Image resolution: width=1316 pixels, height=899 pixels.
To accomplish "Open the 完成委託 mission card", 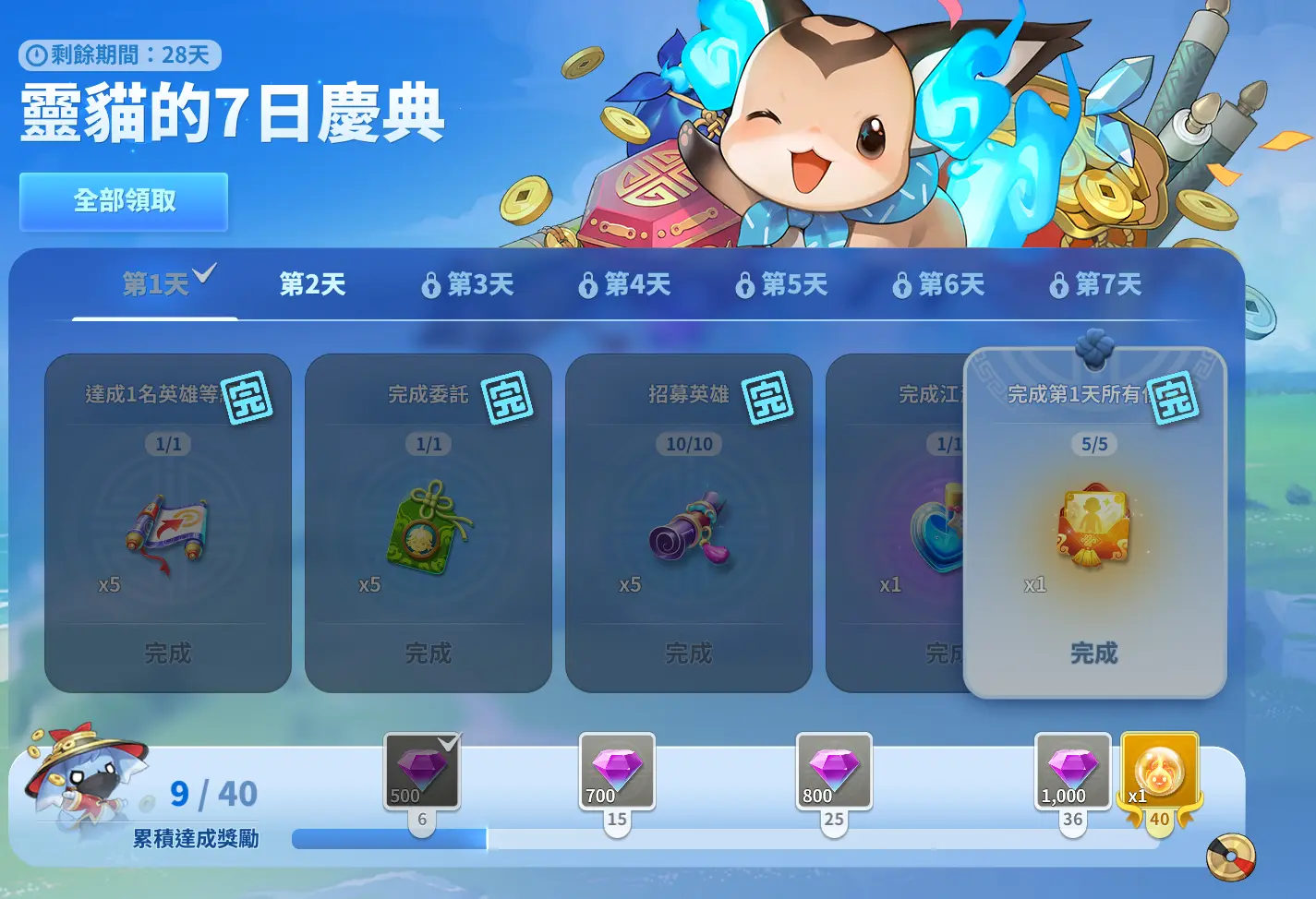I will pyautogui.click(x=429, y=522).
